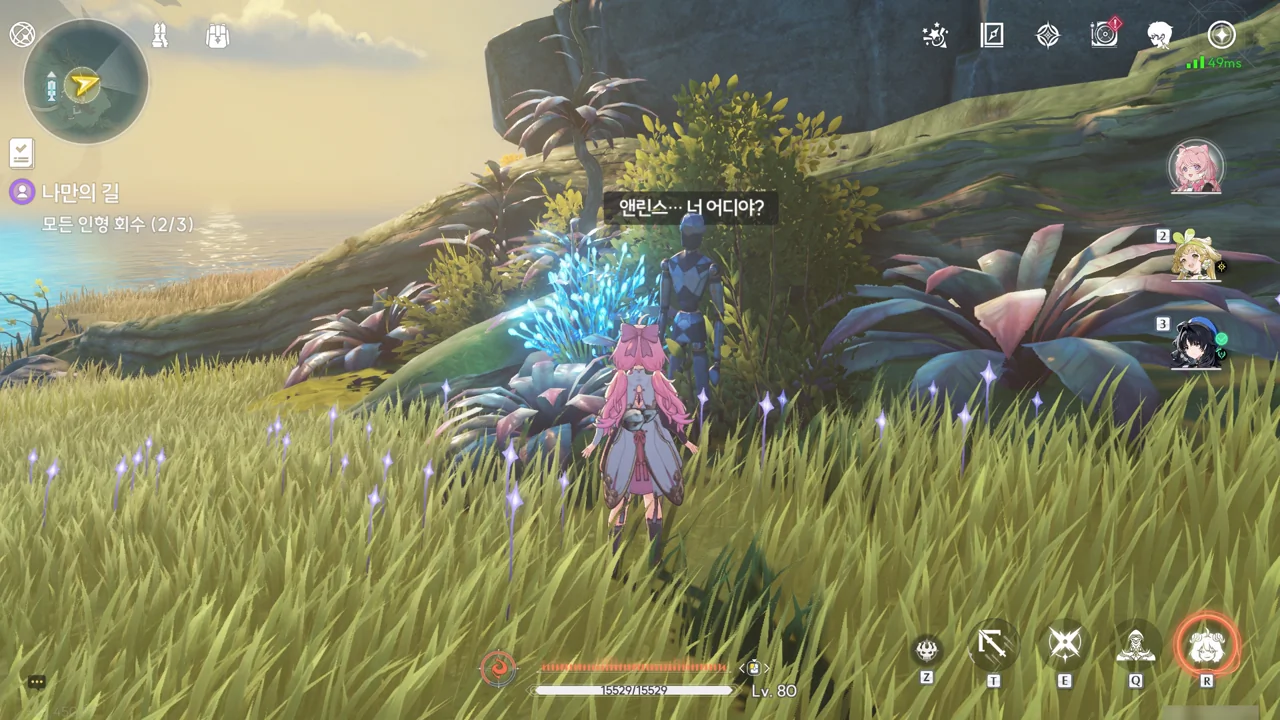
Task: Open the events icon with stars
Action: (935, 36)
